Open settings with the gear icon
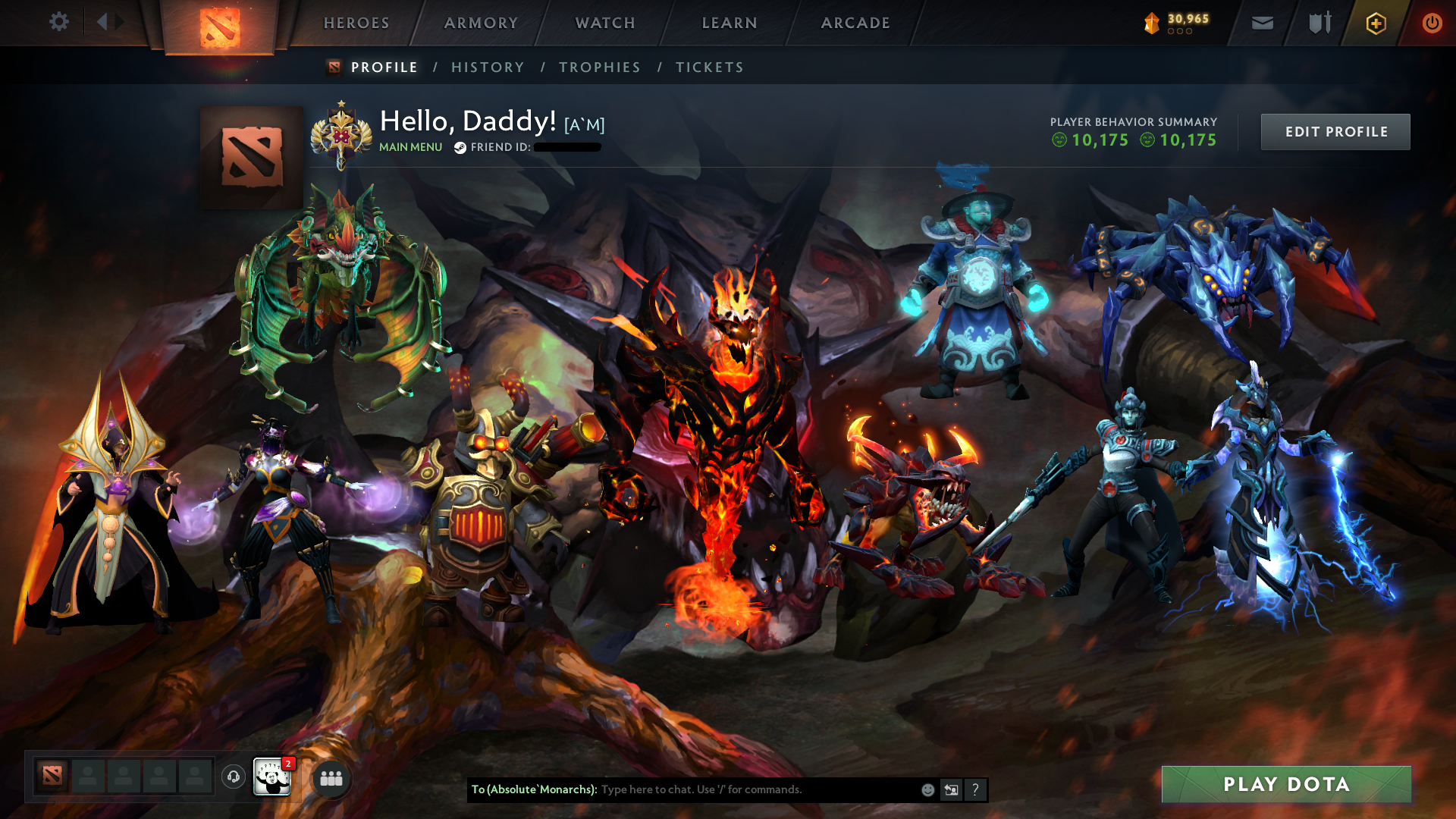The height and width of the screenshot is (819, 1456). click(x=59, y=22)
